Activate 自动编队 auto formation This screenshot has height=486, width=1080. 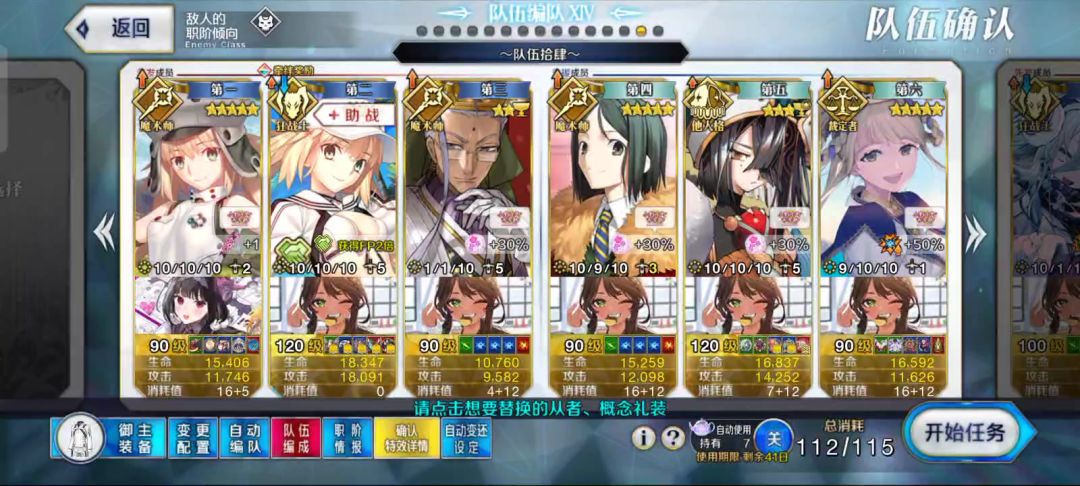(244, 438)
